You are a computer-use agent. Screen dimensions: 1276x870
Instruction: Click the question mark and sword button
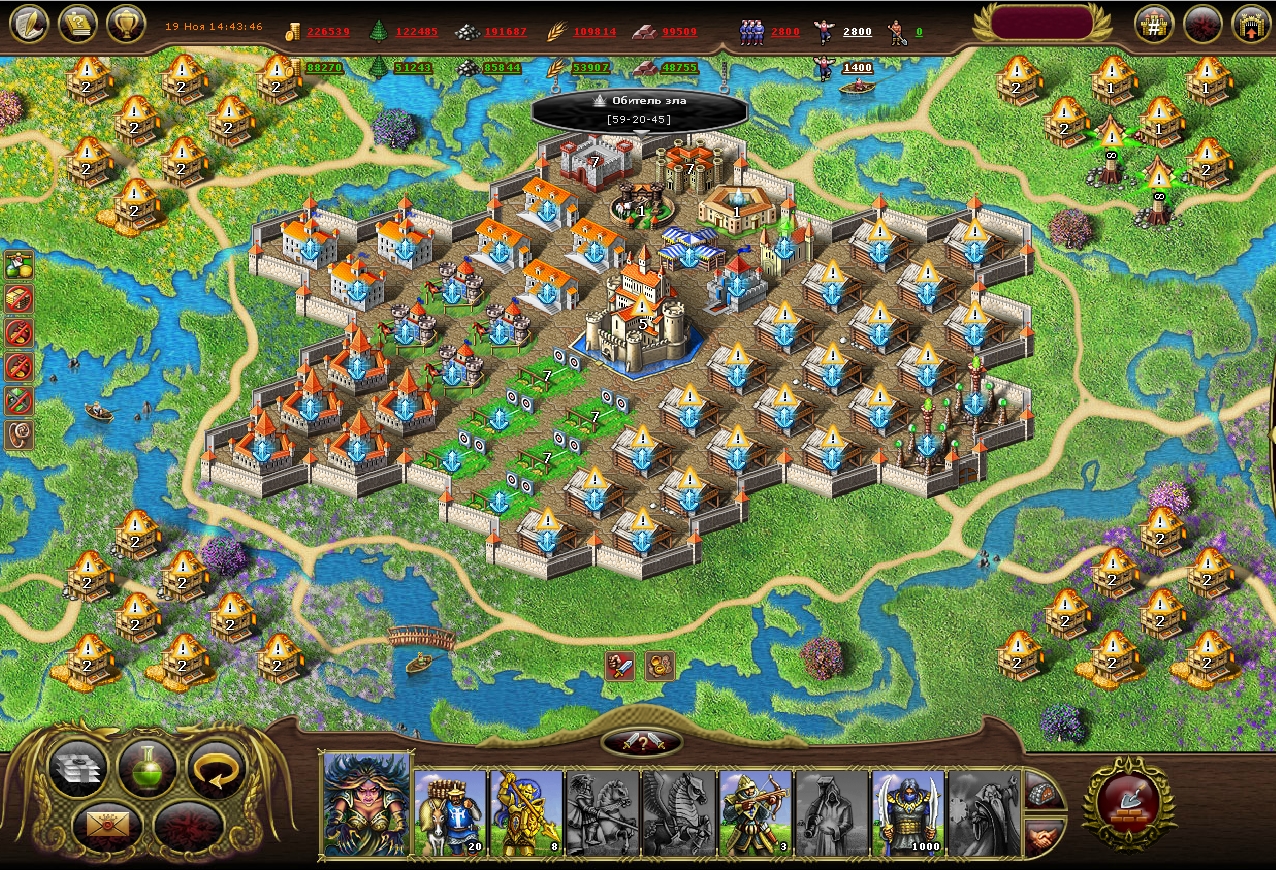[642, 742]
